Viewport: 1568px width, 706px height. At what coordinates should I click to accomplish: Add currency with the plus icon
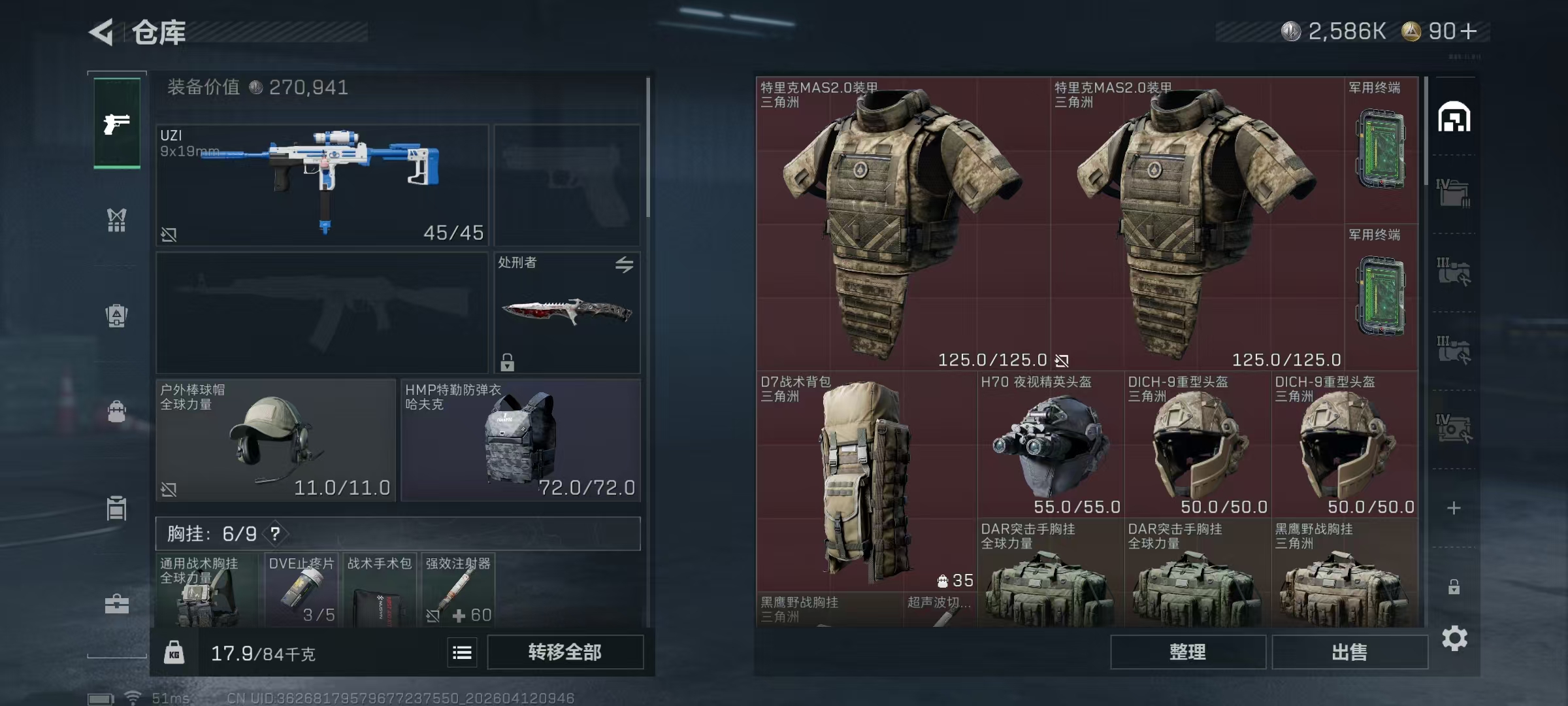tap(1468, 31)
